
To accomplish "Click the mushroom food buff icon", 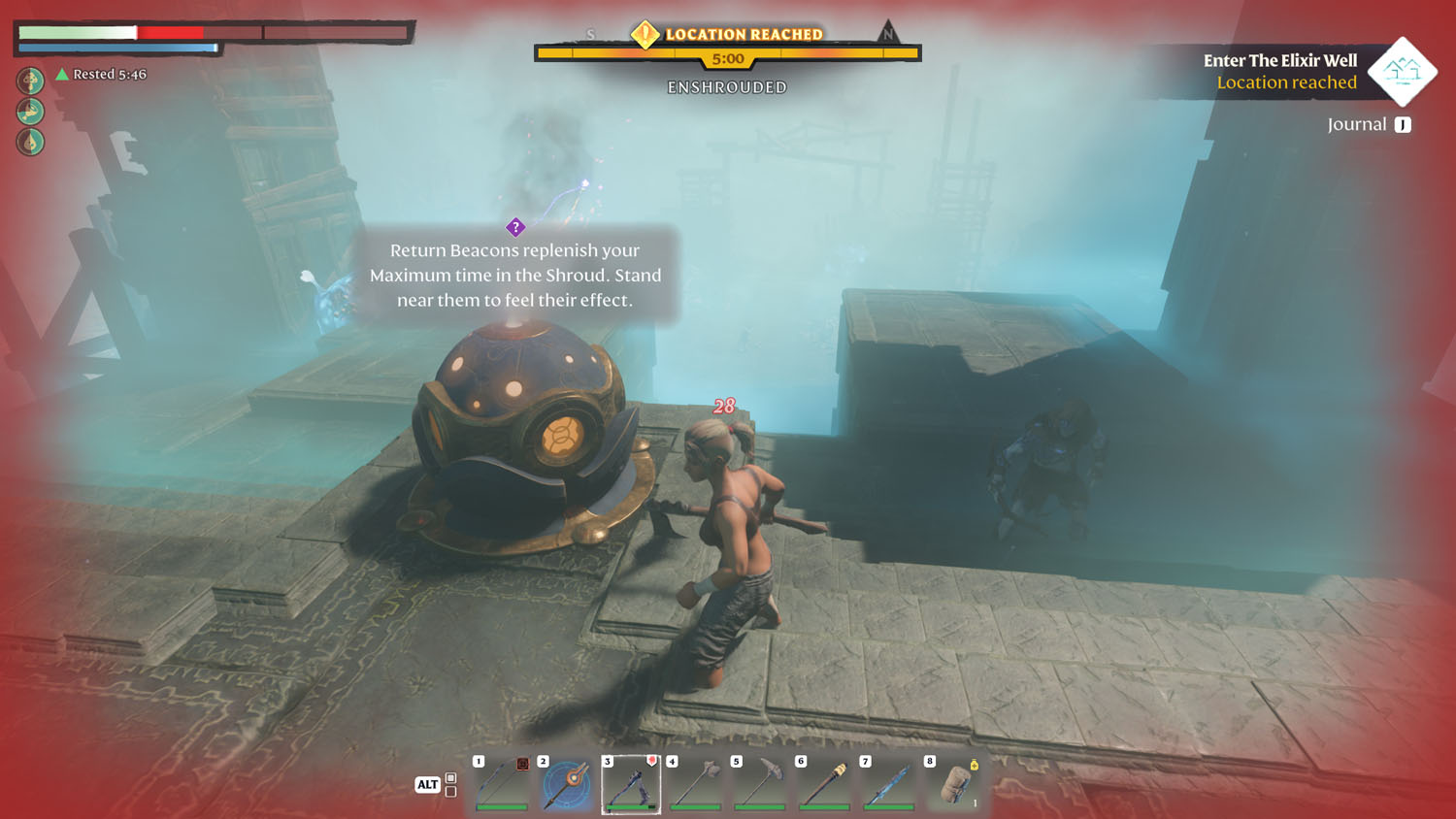I will [30, 80].
